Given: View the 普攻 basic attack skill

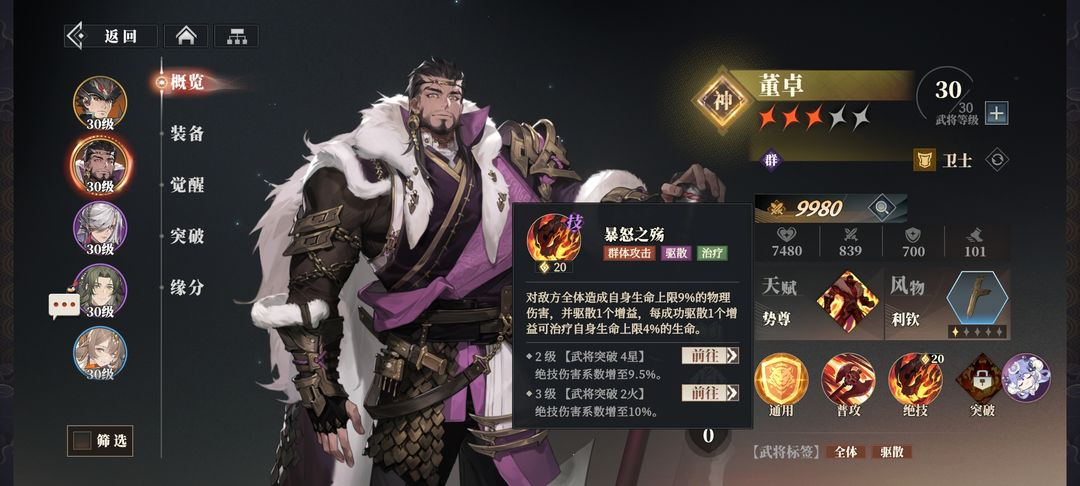Looking at the screenshot, I should point(848,379).
